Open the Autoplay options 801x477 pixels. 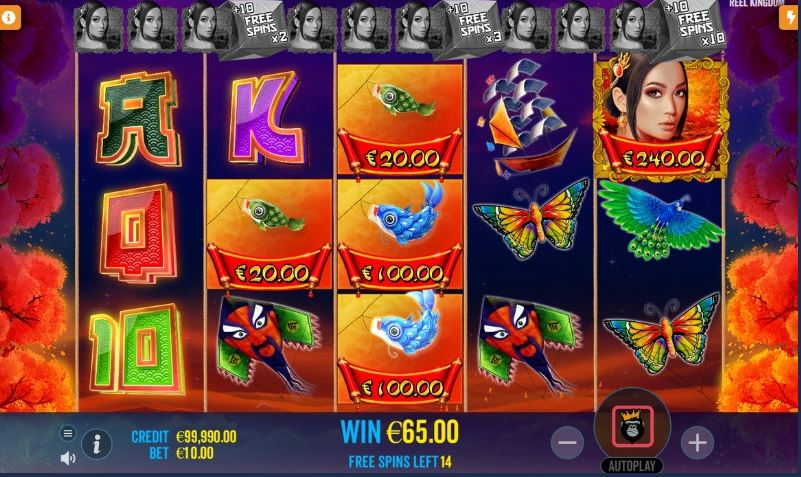pyautogui.click(x=632, y=466)
